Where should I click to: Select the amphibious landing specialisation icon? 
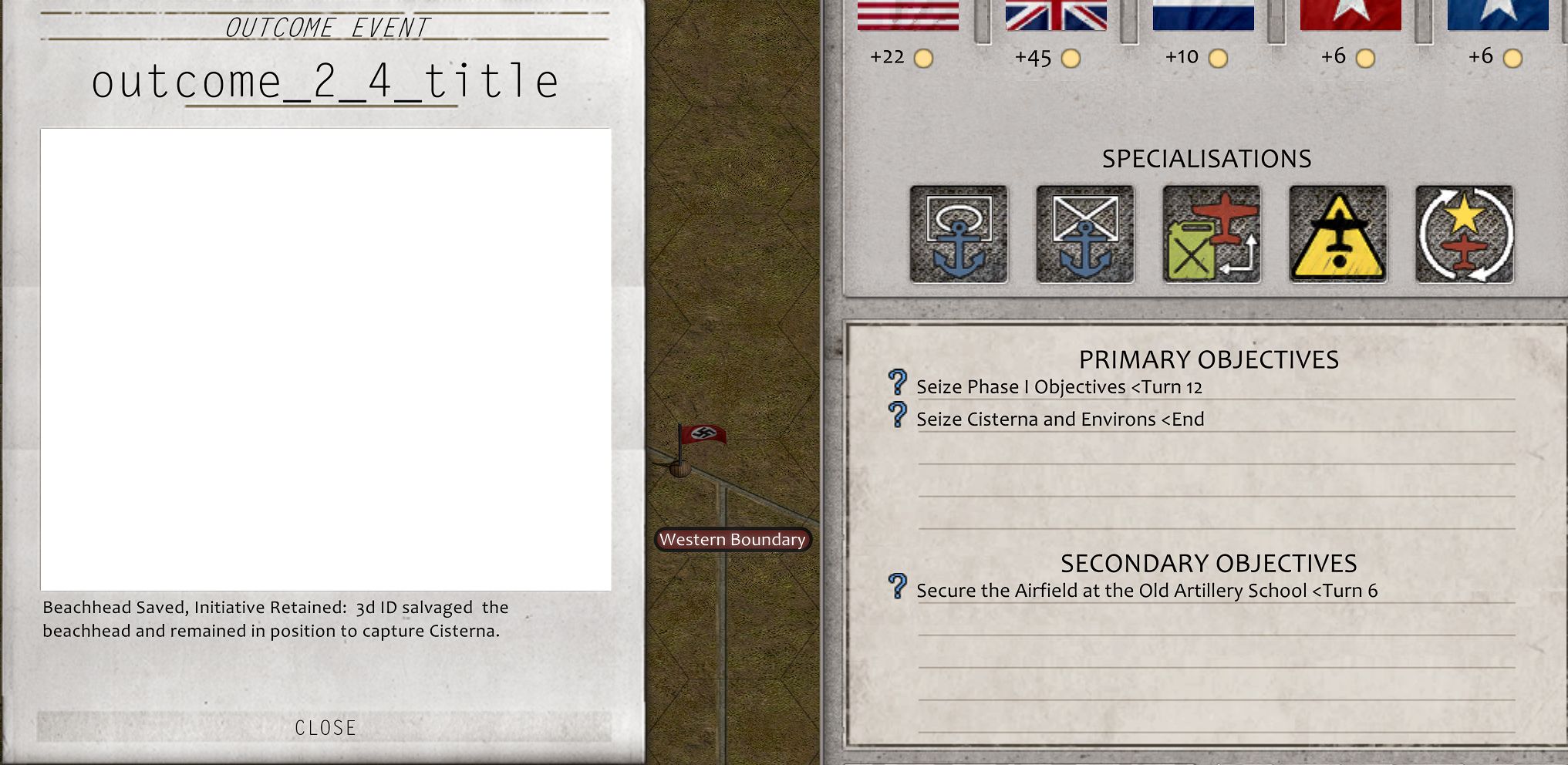pyautogui.click(x=959, y=233)
